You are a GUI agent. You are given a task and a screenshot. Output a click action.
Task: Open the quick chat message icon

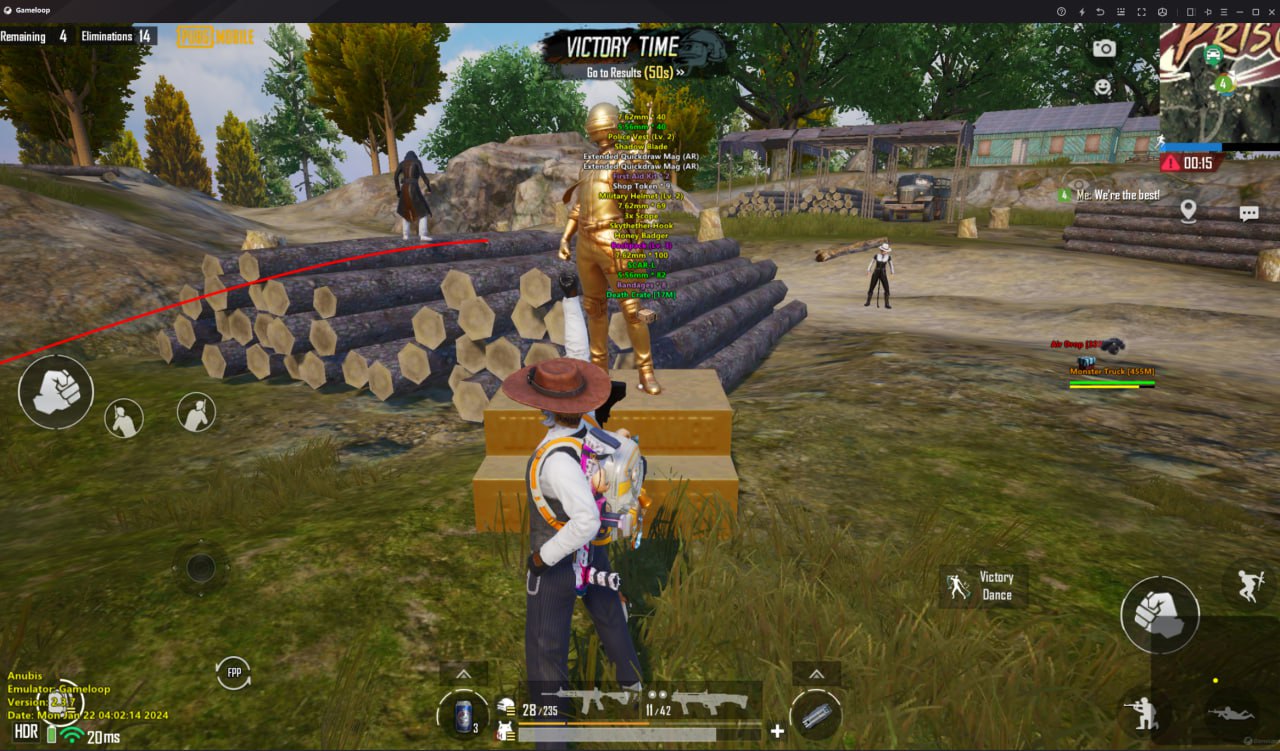point(1248,212)
